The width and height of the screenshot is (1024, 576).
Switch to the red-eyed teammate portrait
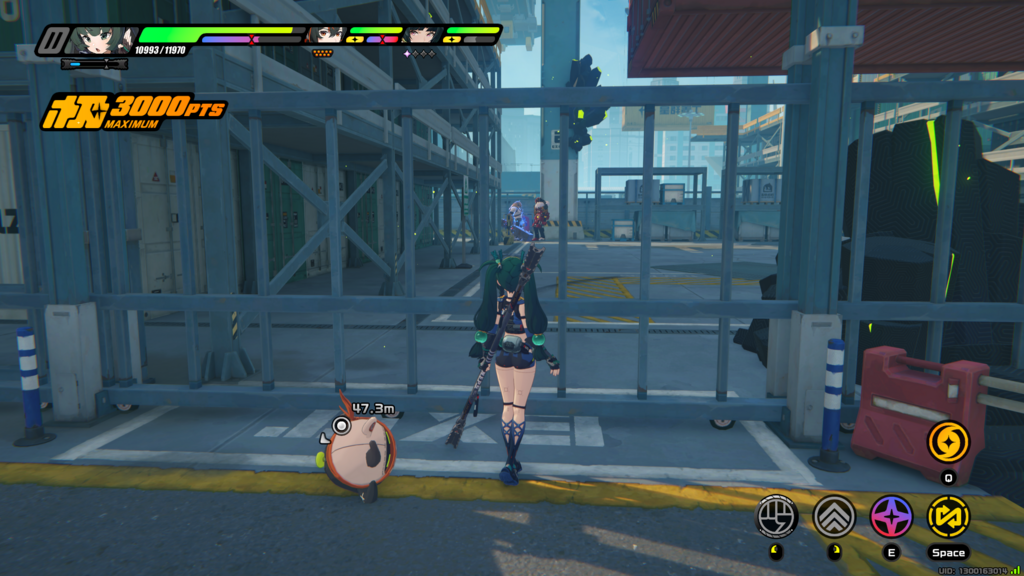click(x=326, y=36)
